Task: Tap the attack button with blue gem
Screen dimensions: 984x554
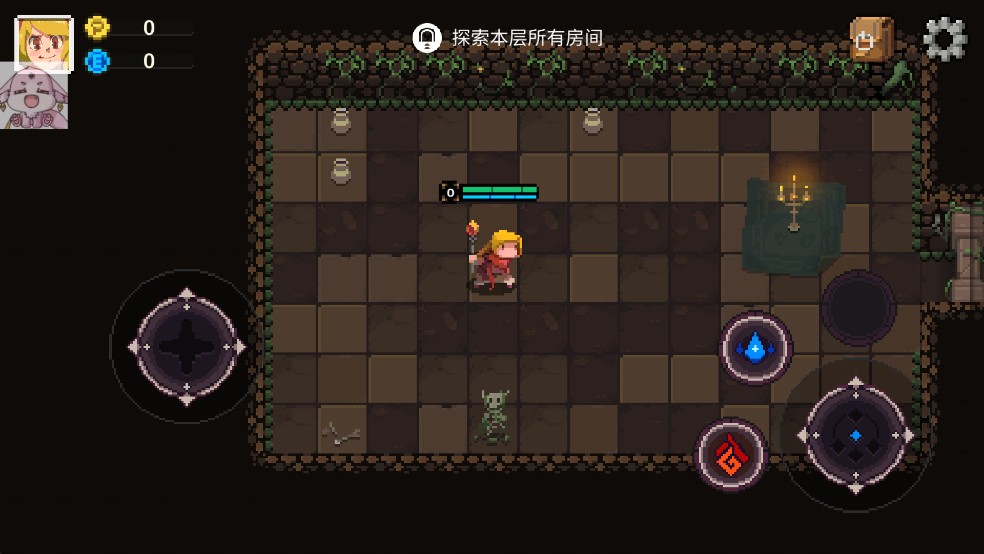Action: 856,435
